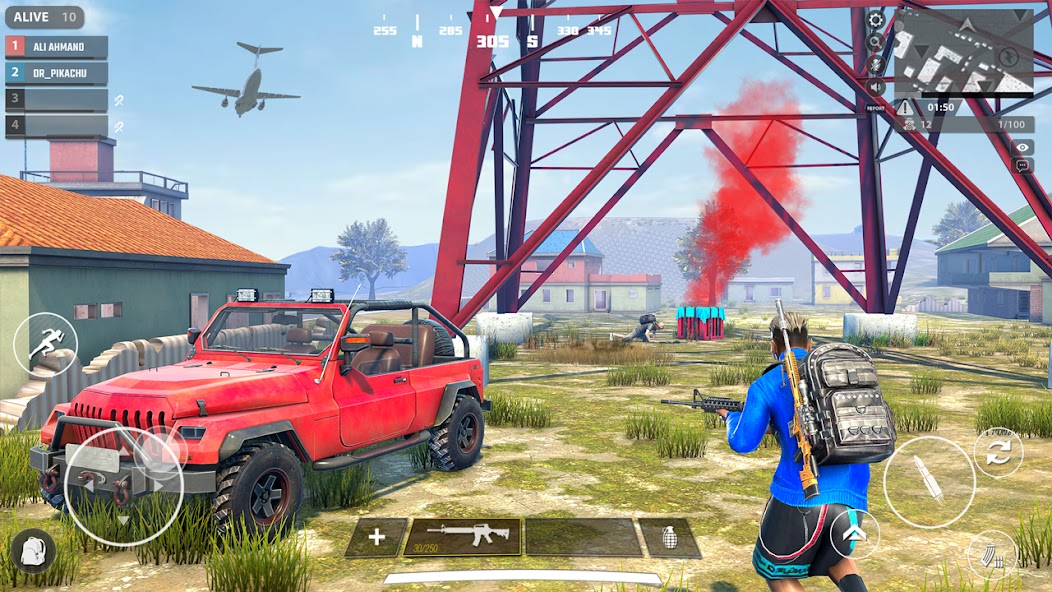This screenshot has width=1052, height=592.
Task: Open the gear settings icon
Action: (876, 20)
